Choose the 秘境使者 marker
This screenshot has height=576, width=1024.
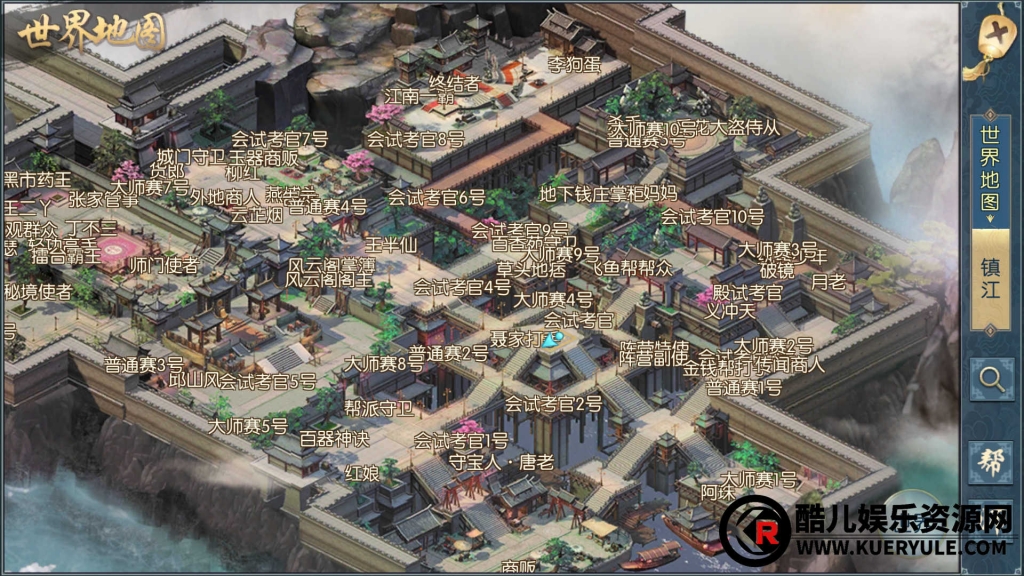(38, 292)
